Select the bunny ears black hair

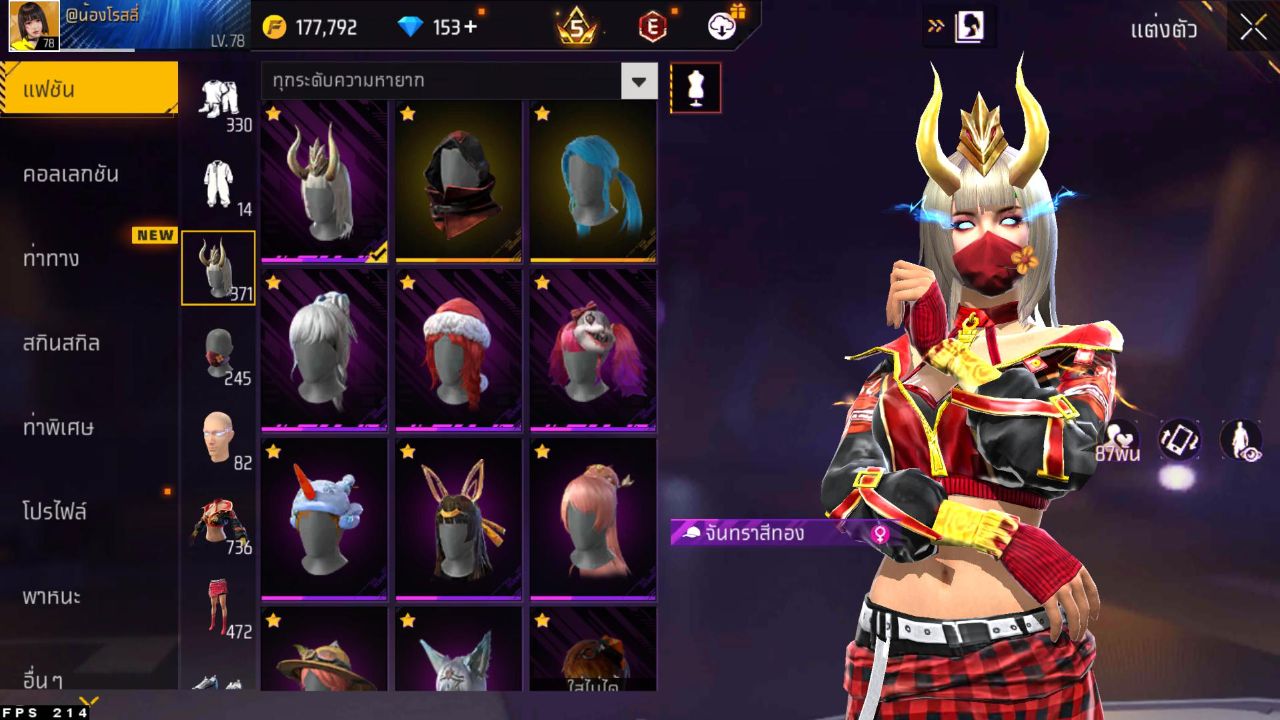[458, 519]
